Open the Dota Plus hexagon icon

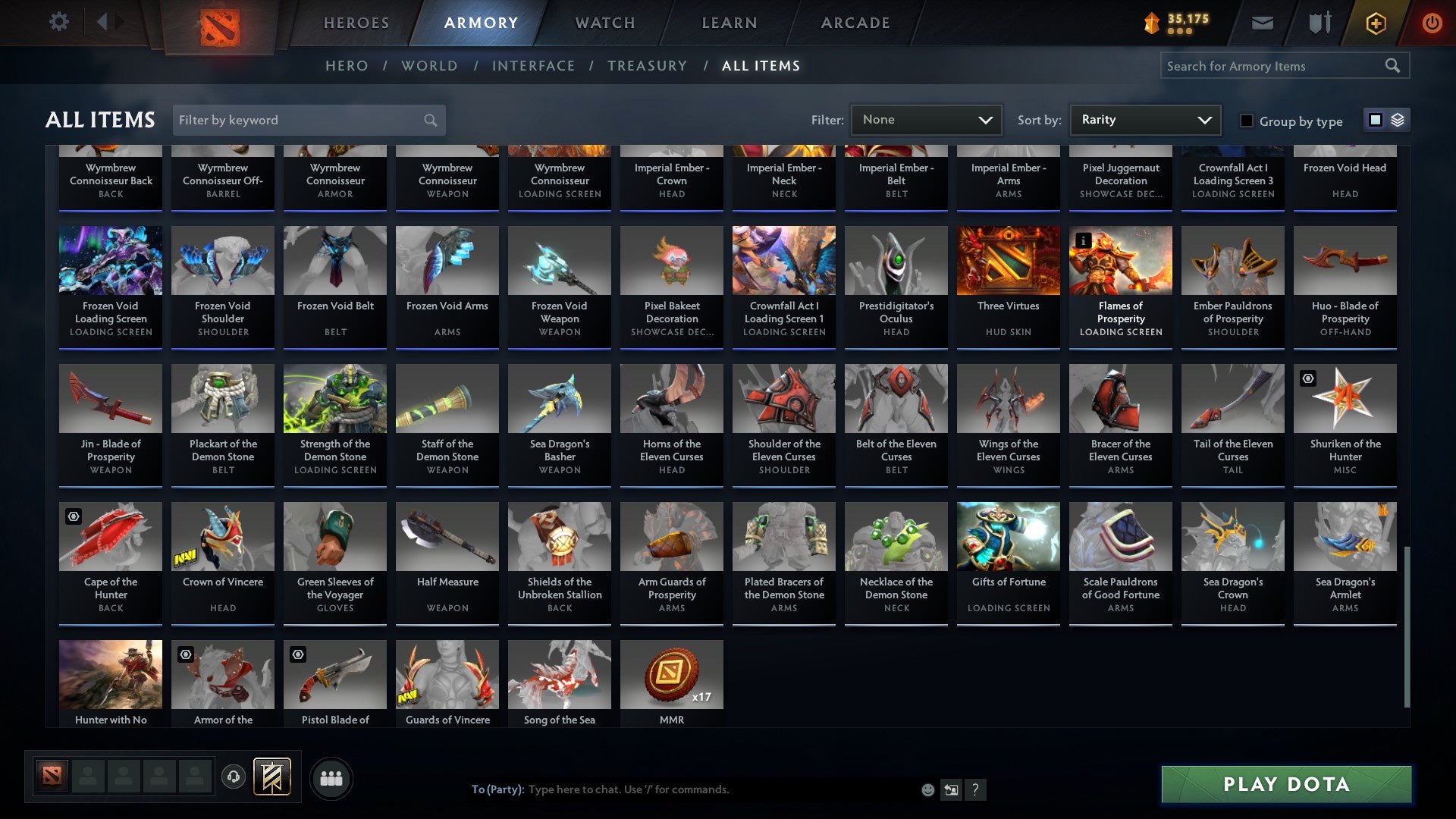point(1375,23)
